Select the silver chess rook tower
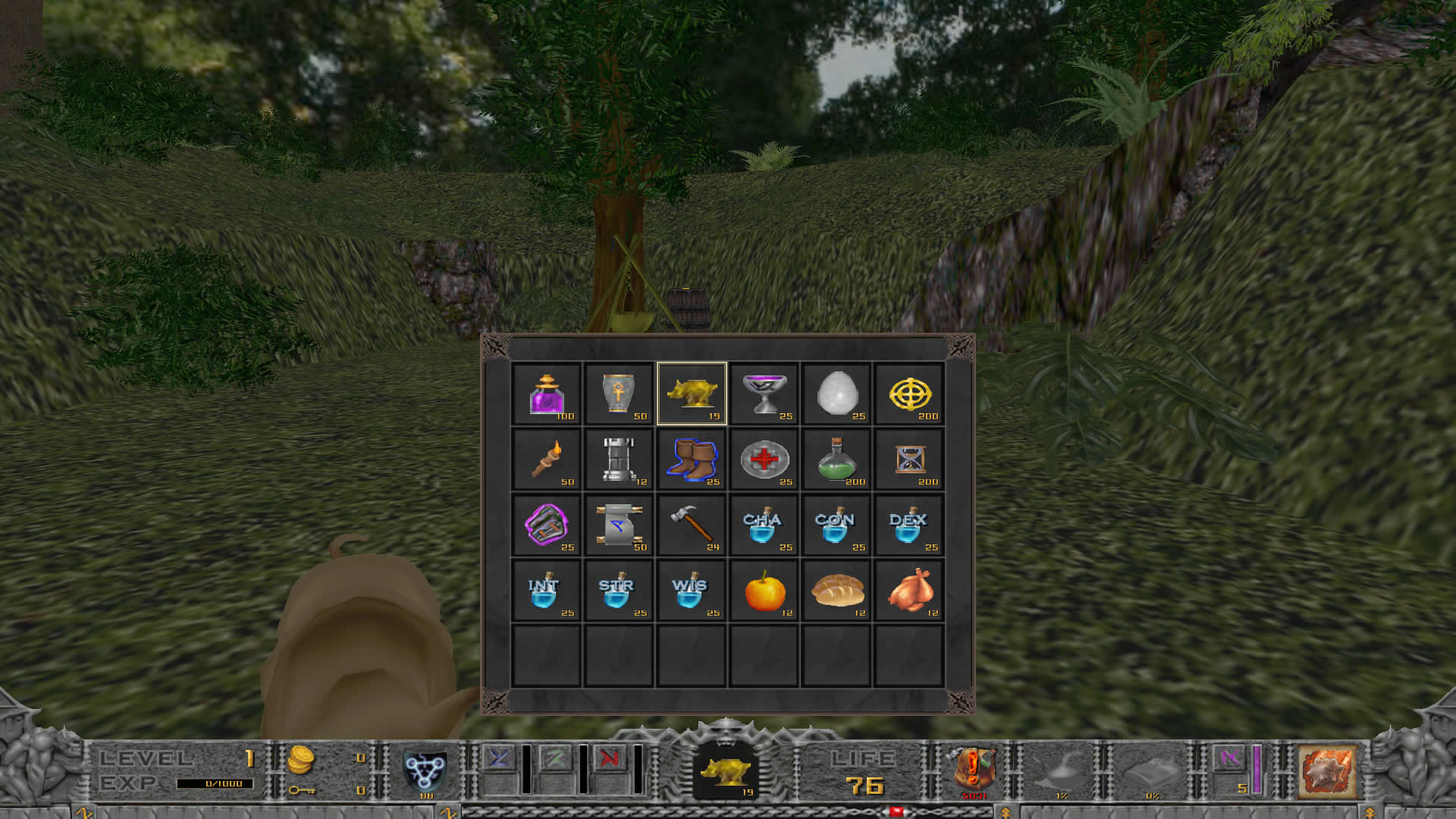Viewport: 1456px width, 819px height. point(619,460)
